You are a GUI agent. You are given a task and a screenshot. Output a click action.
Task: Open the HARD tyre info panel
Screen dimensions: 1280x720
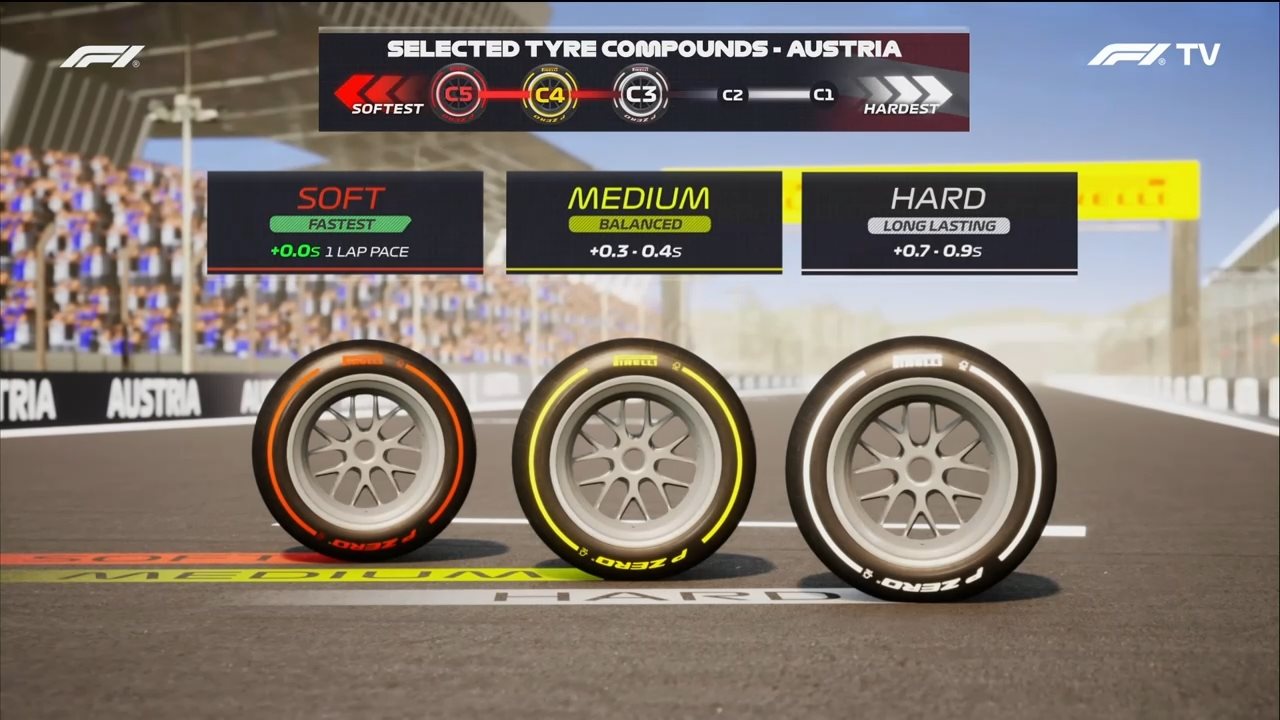pyautogui.click(x=939, y=222)
